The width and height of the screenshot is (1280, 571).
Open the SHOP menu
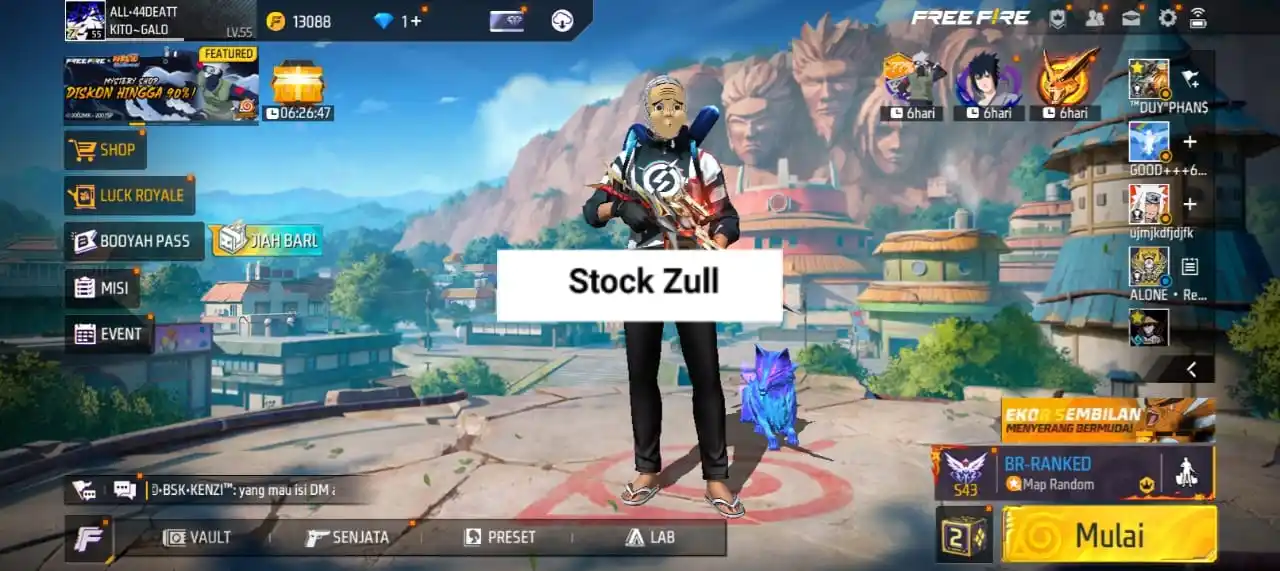tap(106, 150)
